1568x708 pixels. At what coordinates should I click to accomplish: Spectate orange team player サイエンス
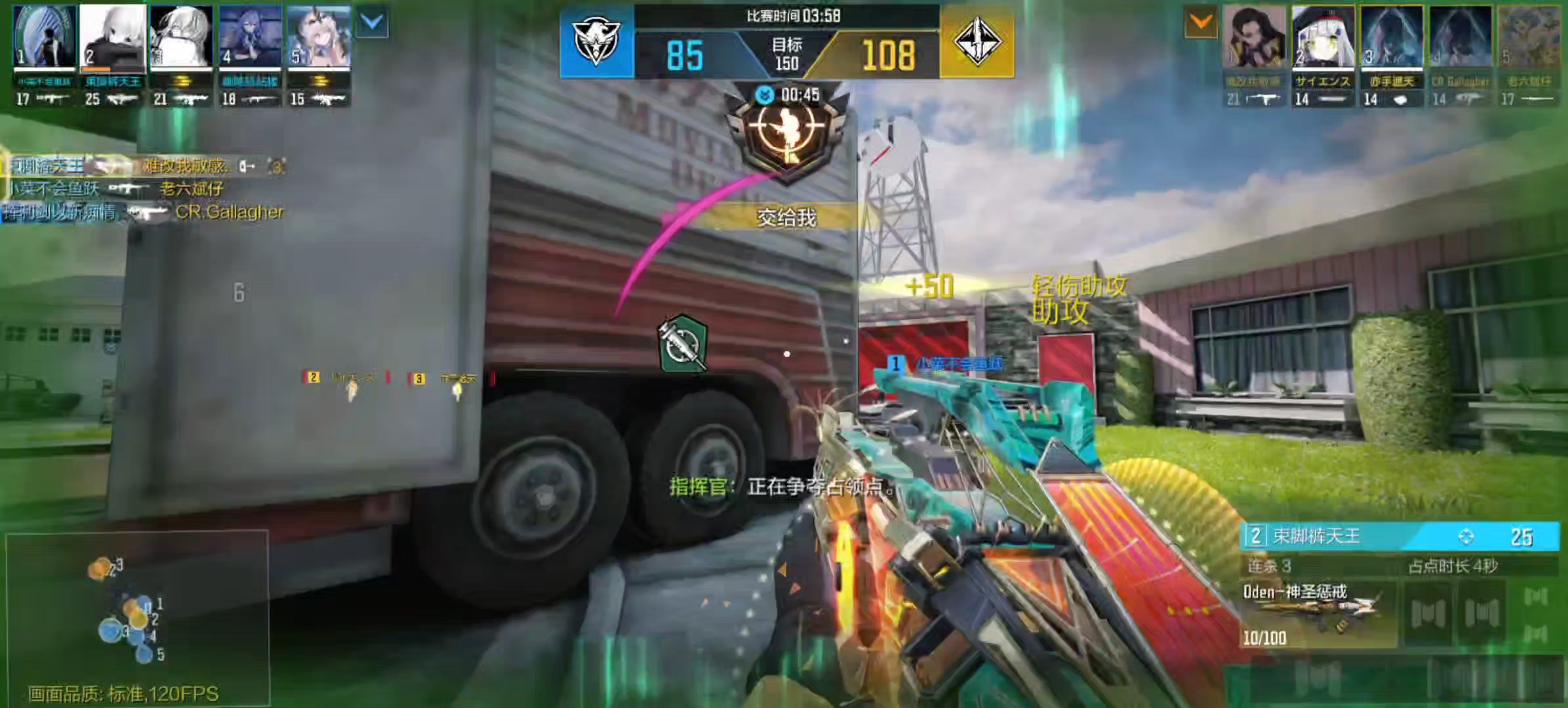click(x=1323, y=37)
